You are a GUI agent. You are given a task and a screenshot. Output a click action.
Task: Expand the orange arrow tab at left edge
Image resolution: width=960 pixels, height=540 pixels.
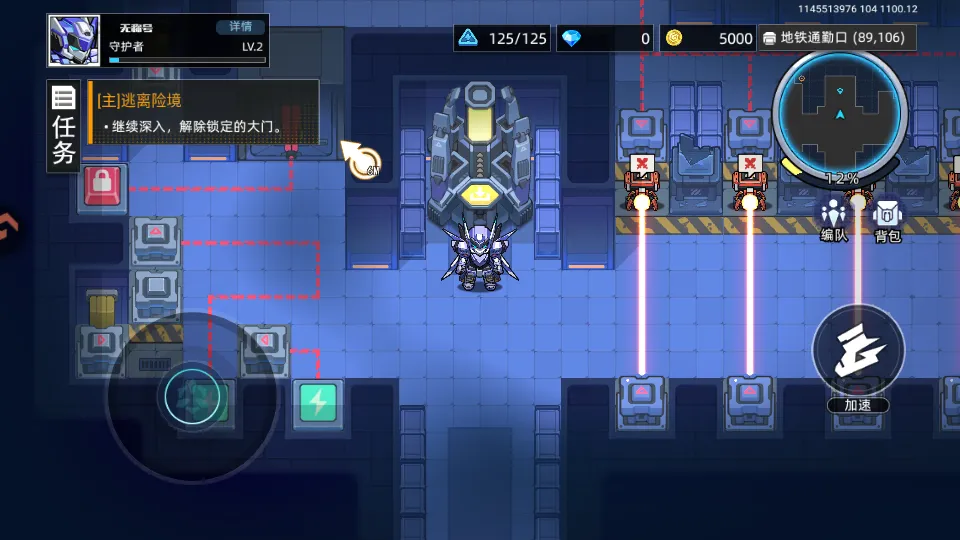6,226
